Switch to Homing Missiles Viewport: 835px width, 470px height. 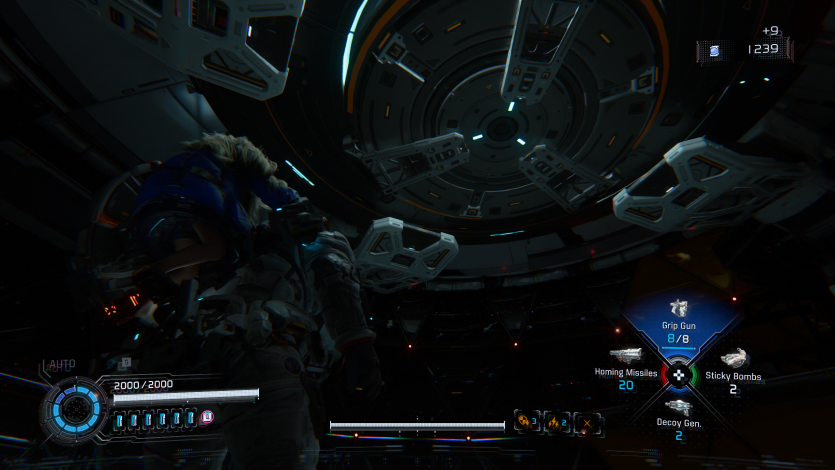tap(628, 364)
